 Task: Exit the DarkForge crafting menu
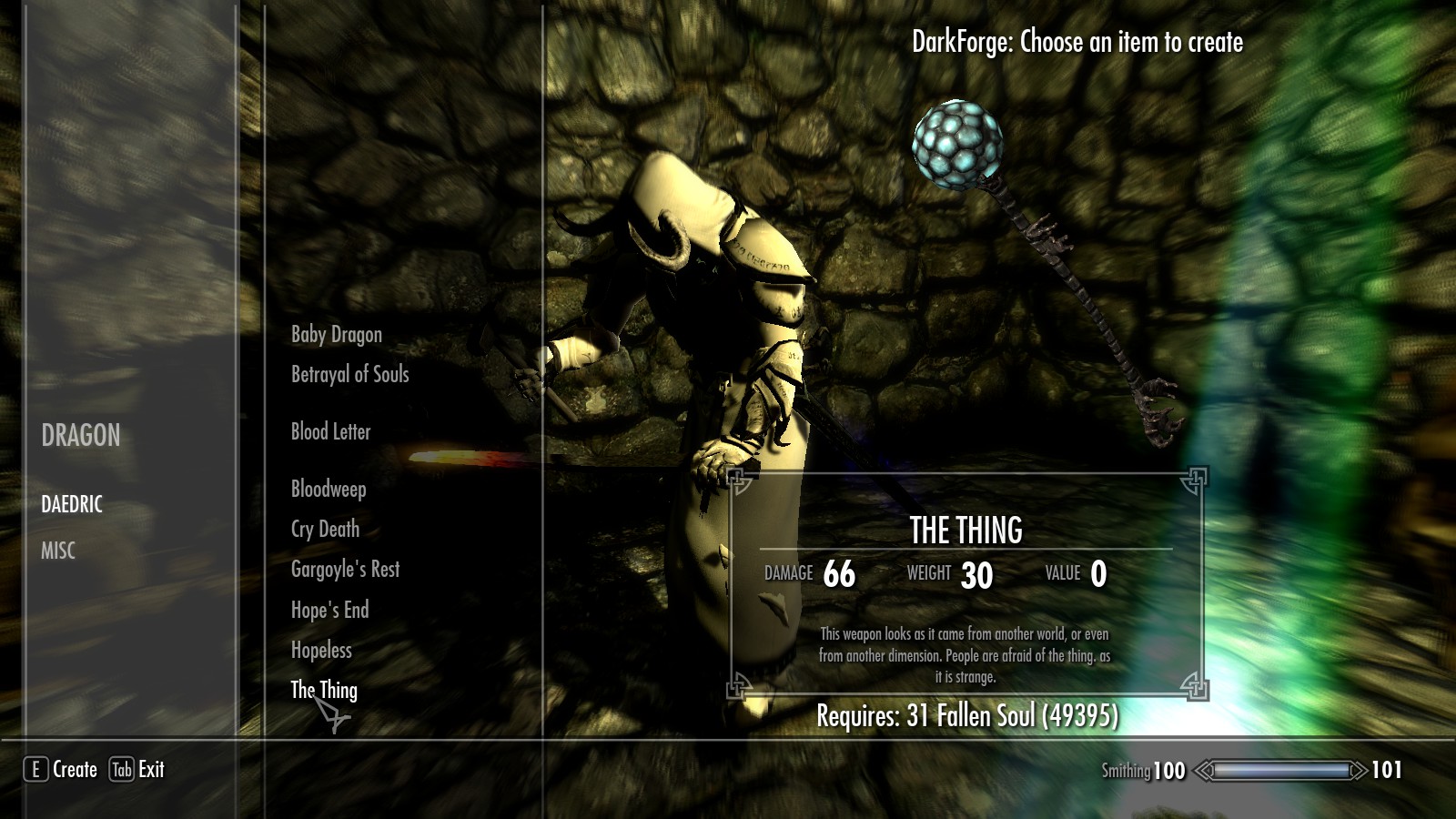coord(137,770)
